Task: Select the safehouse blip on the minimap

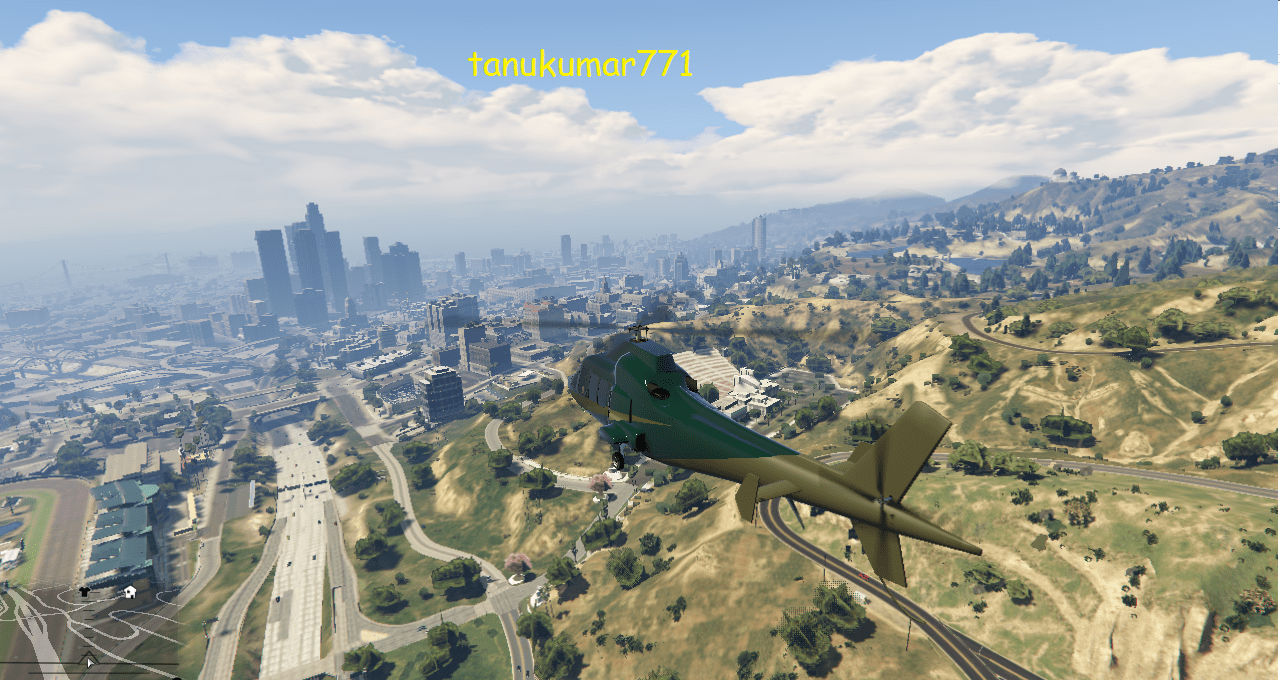Action: [129, 592]
